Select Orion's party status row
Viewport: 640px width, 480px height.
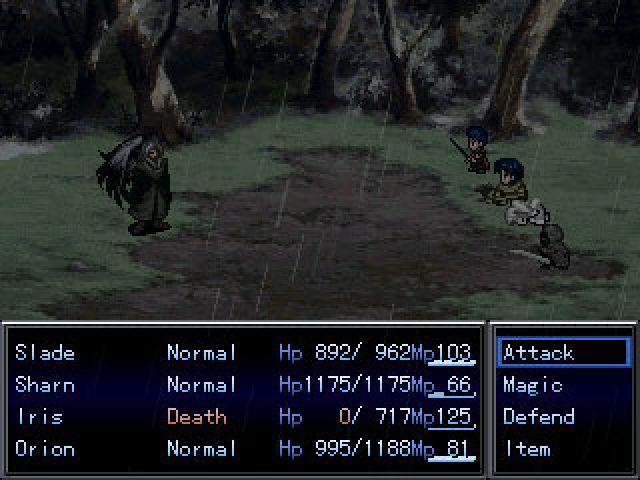pyautogui.click(x=45, y=448)
